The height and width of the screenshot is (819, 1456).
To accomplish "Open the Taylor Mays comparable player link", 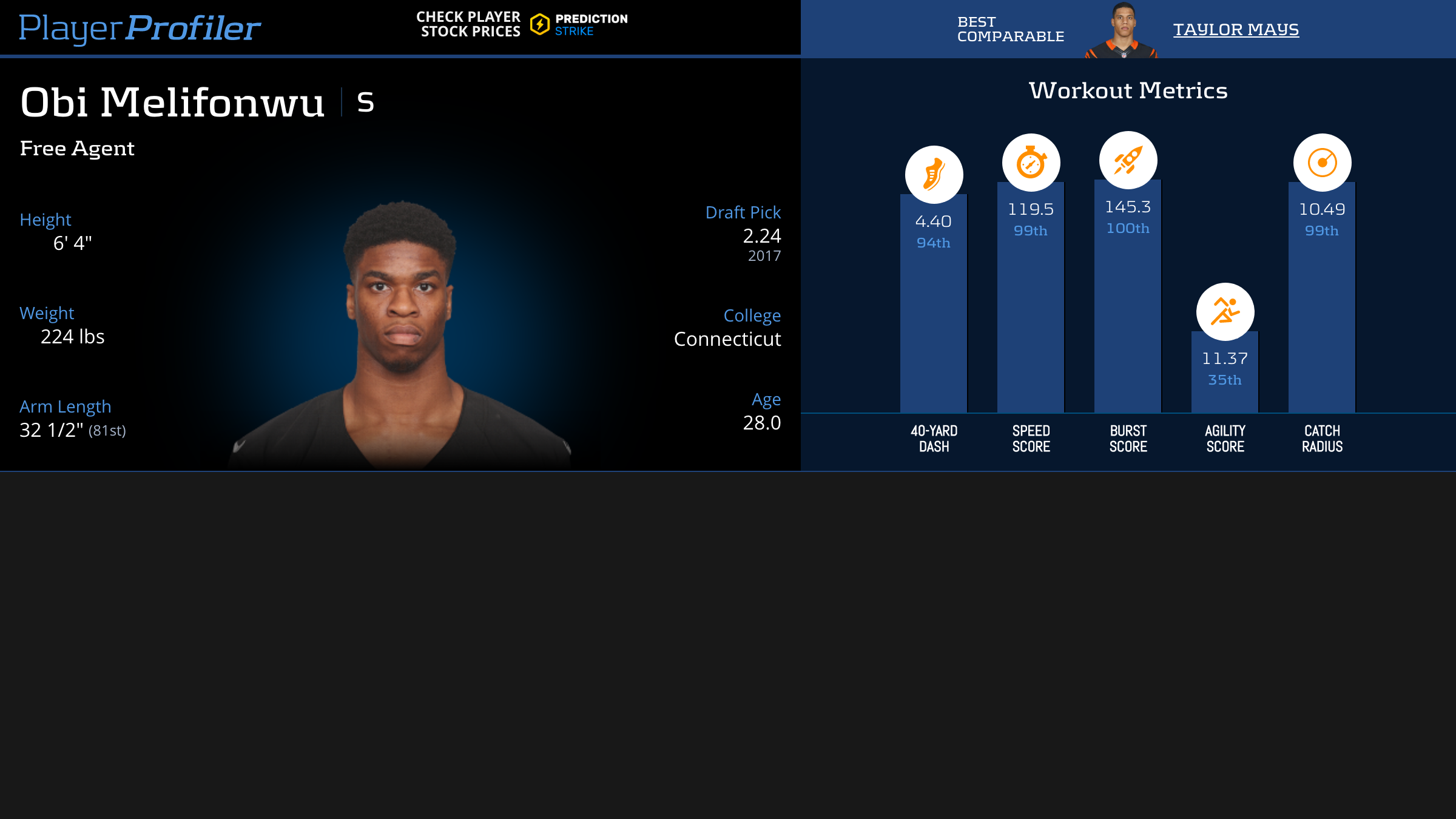I will (1236, 29).
